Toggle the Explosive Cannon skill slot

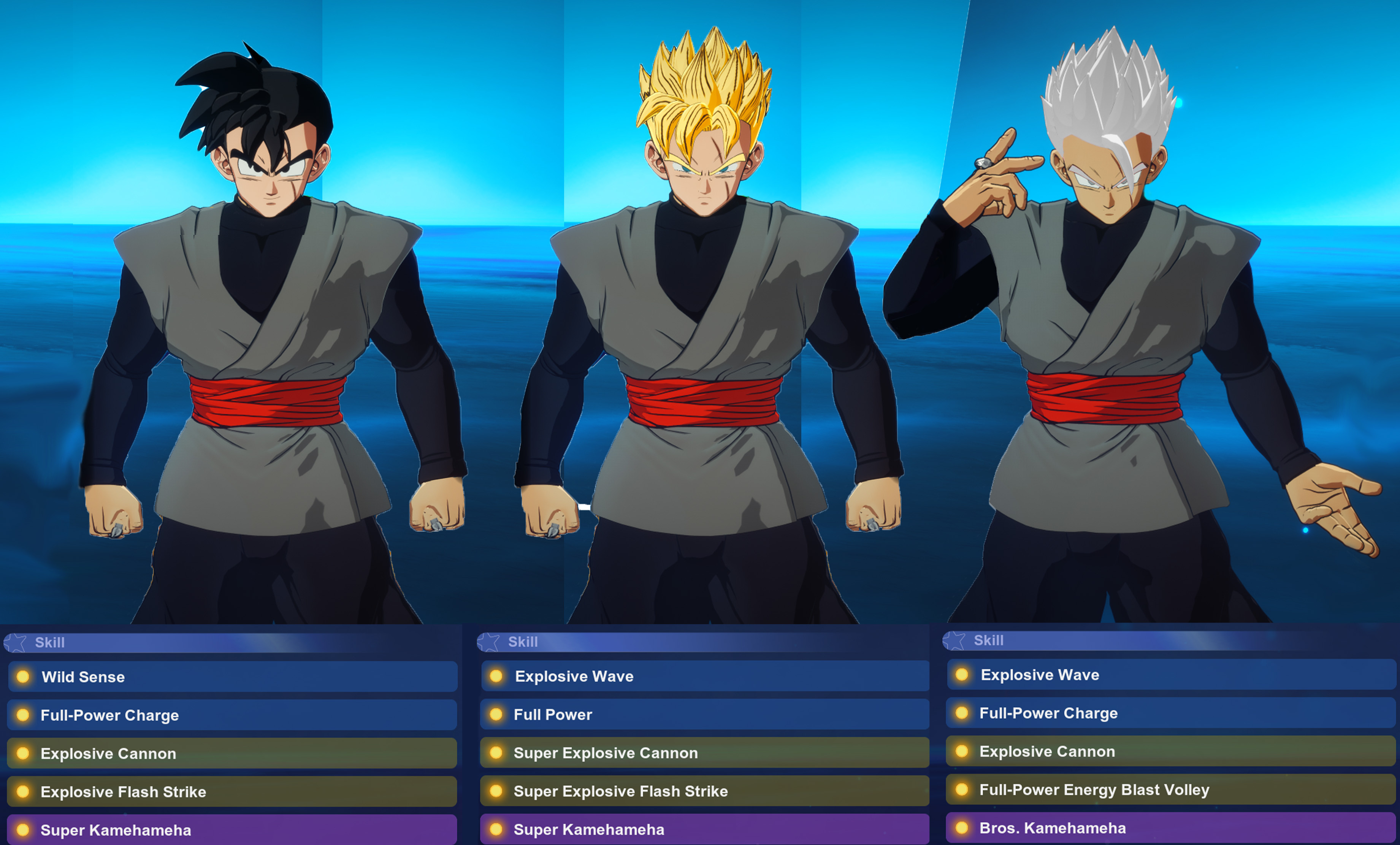(x=227, y=753)
